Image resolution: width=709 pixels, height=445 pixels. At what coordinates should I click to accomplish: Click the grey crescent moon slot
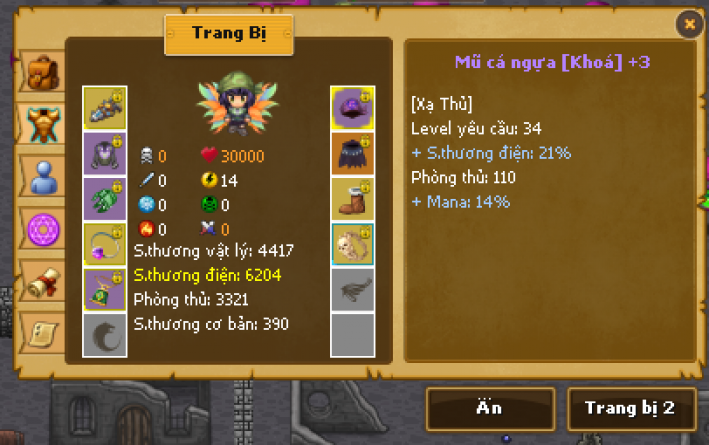point(104,334)
